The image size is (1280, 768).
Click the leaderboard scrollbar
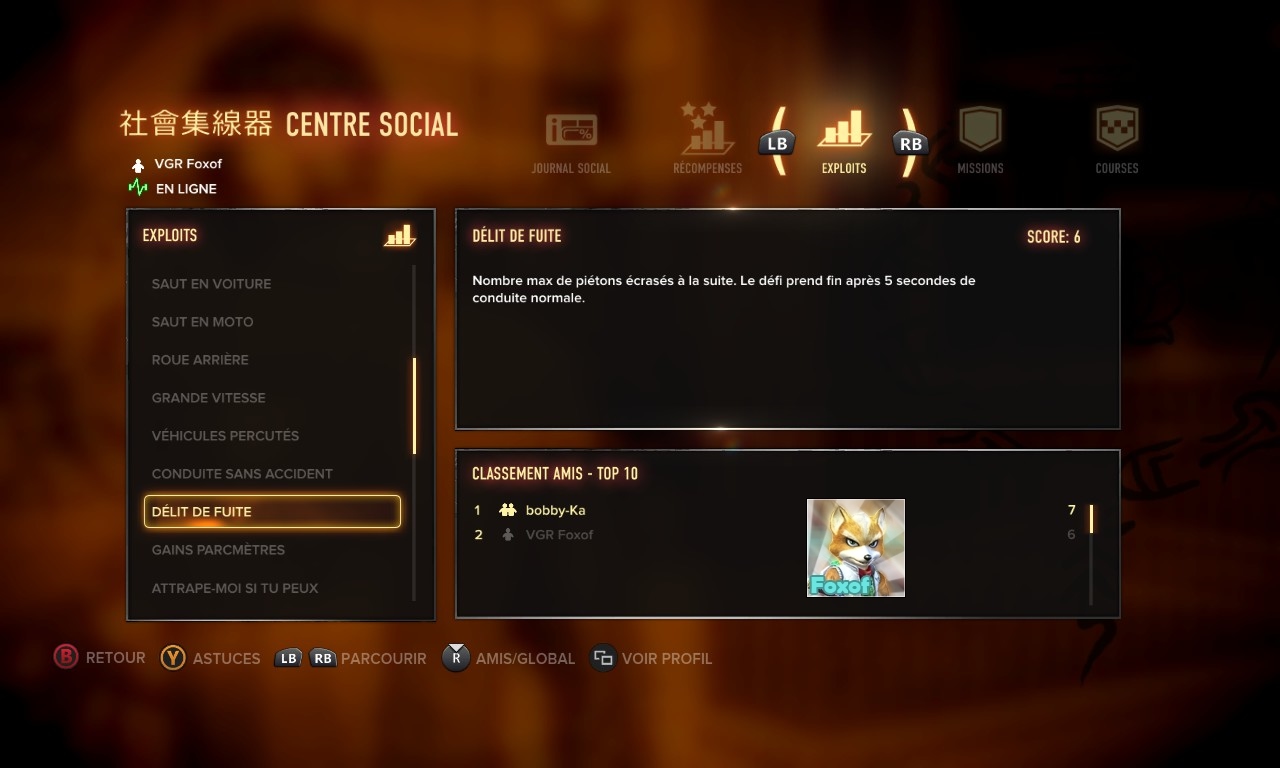click(x=1091, y=520)
